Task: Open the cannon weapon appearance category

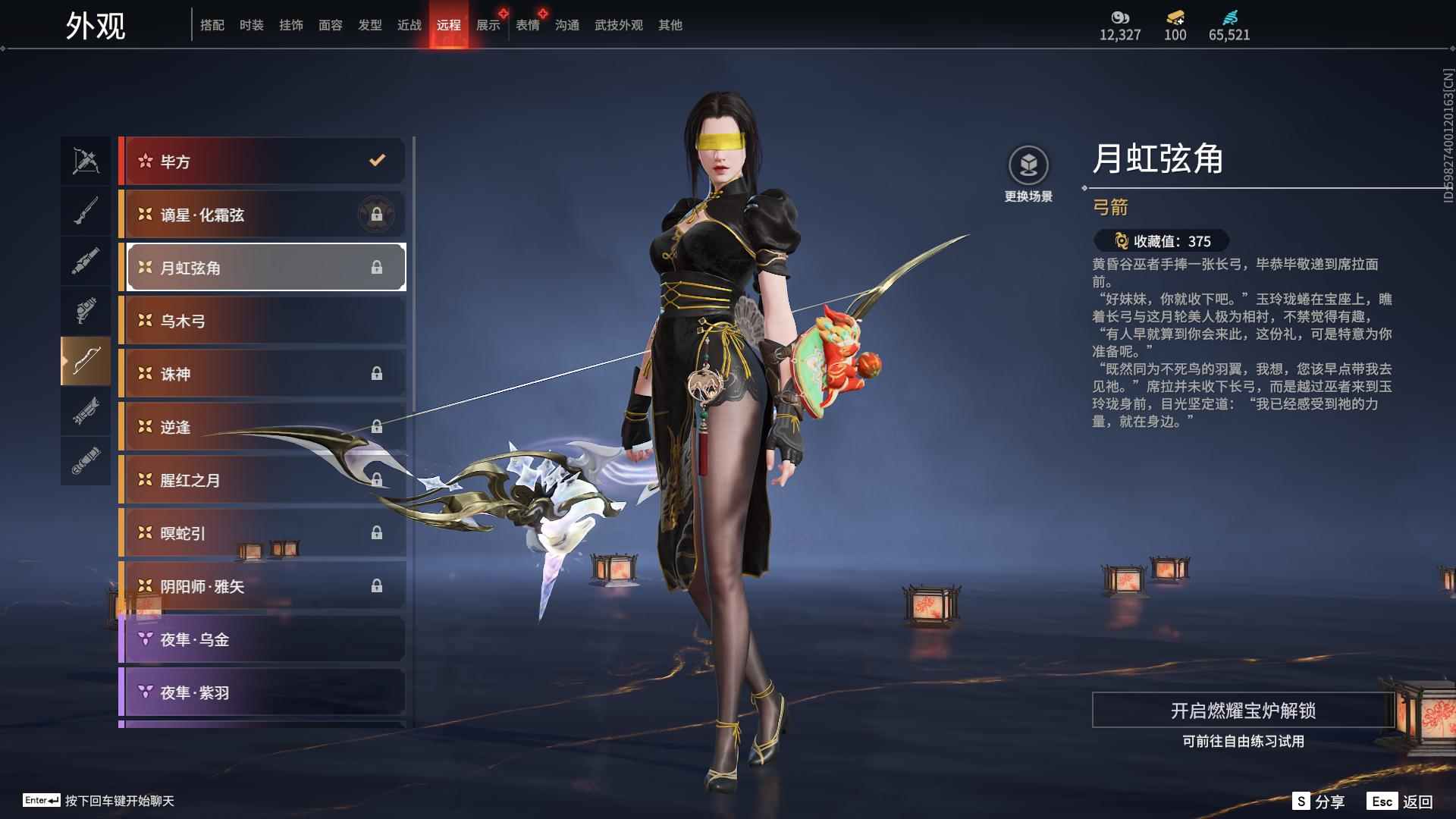Action: pyautogui.click(x=86, y=260)
